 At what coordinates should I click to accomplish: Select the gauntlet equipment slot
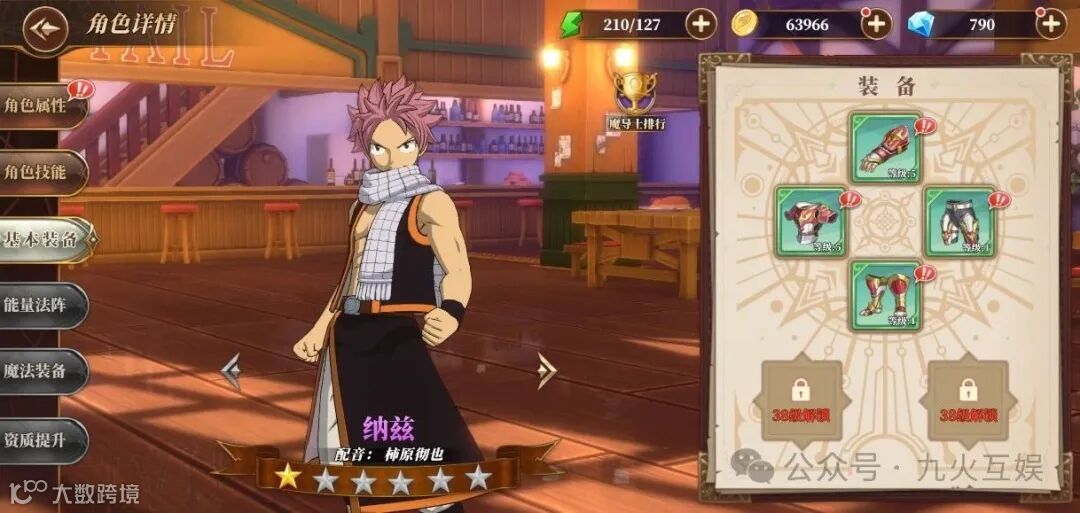(x=886, y=147)
